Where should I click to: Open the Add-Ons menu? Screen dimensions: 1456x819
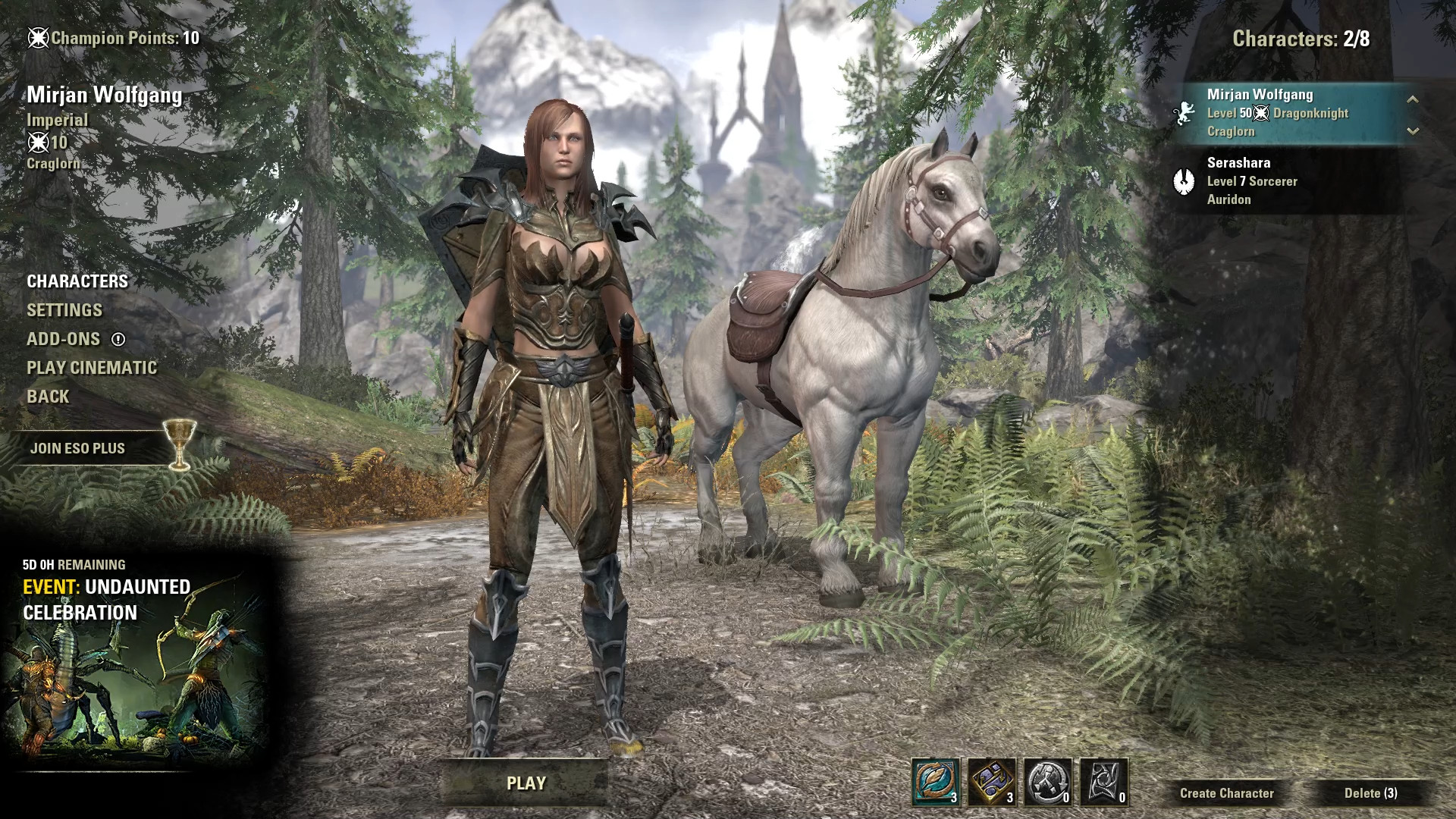(x=64, y=339)
